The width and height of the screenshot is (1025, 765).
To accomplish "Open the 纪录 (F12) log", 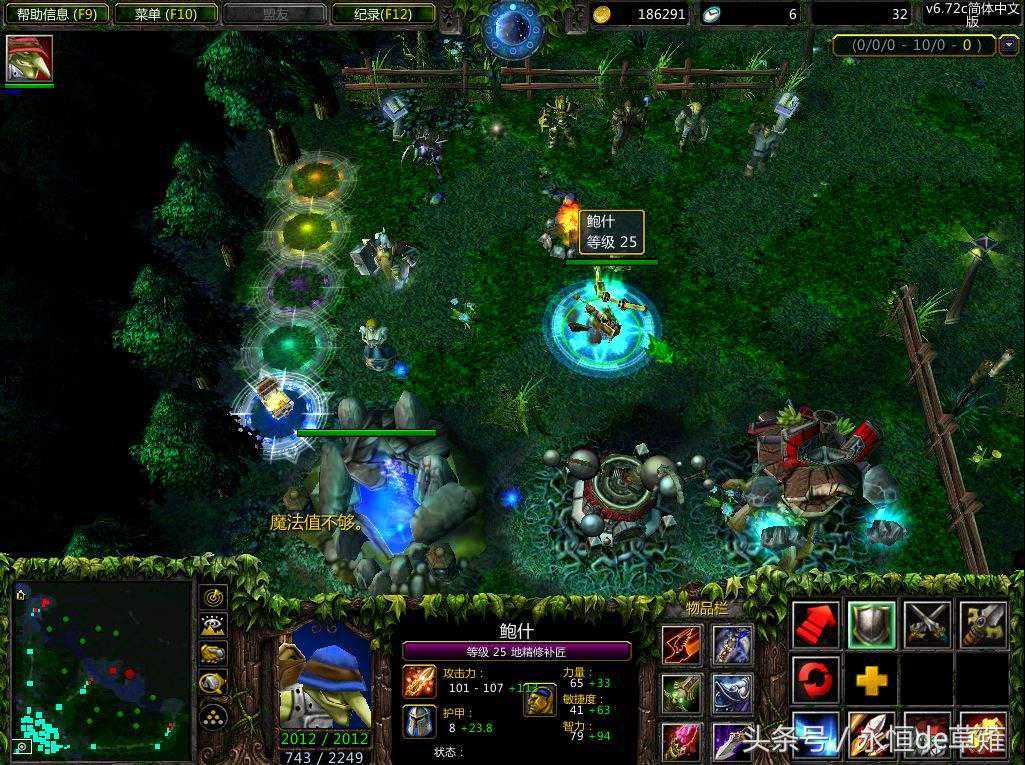I will (x=383, y=14).
